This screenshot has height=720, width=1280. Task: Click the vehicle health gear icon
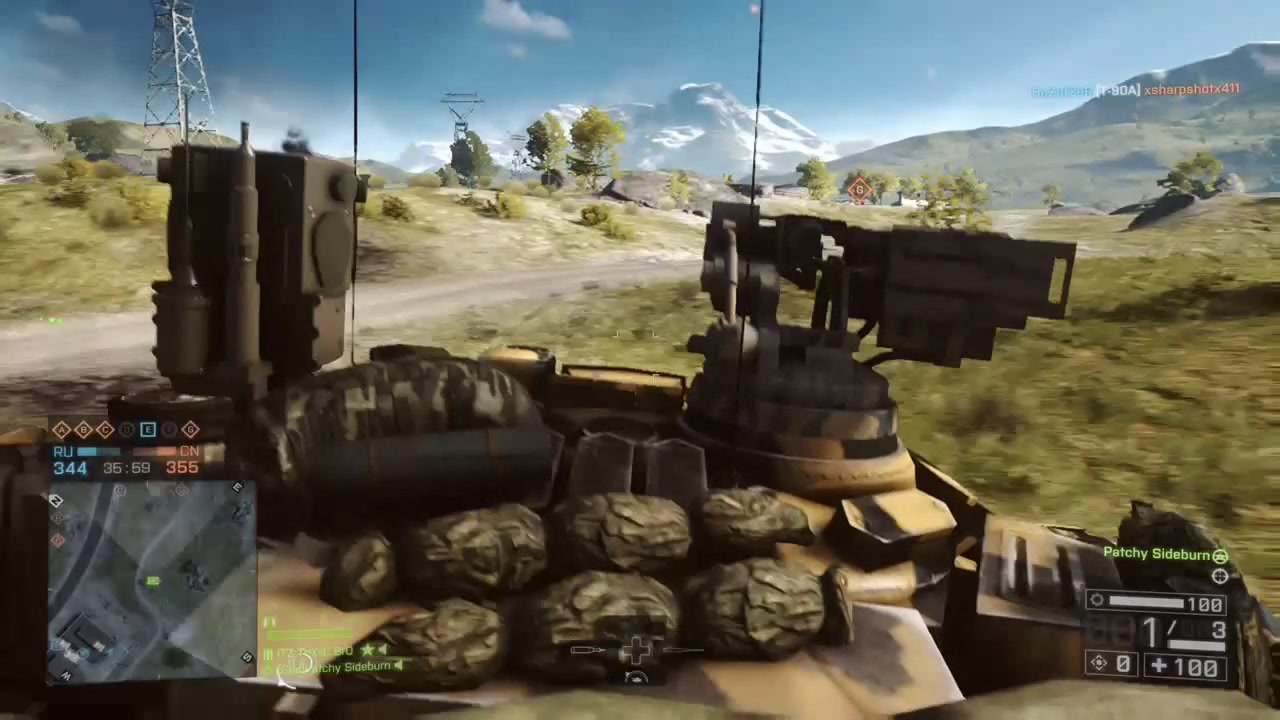[1097, 601]
